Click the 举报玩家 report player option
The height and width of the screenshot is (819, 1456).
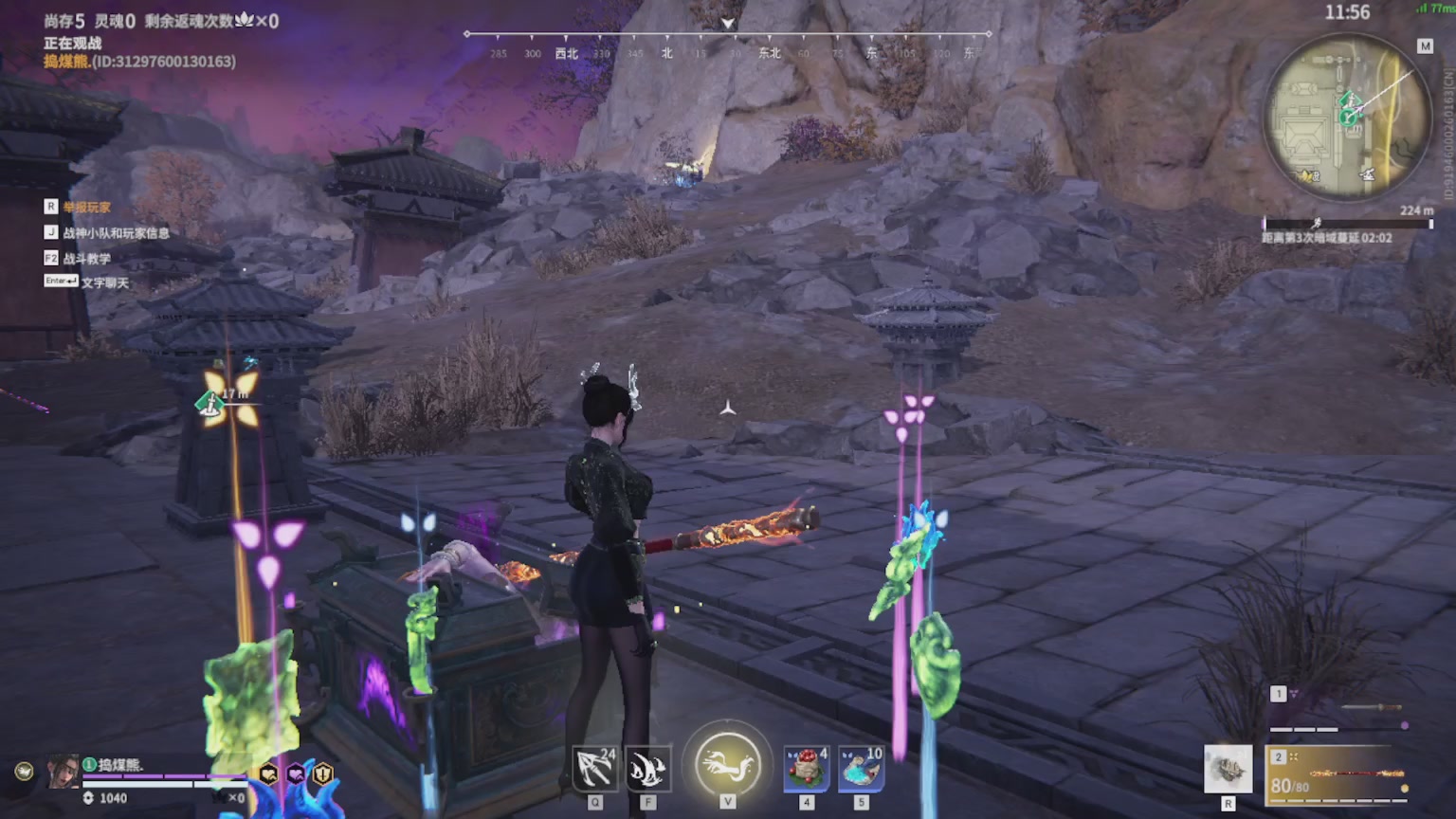coord(86,208)
